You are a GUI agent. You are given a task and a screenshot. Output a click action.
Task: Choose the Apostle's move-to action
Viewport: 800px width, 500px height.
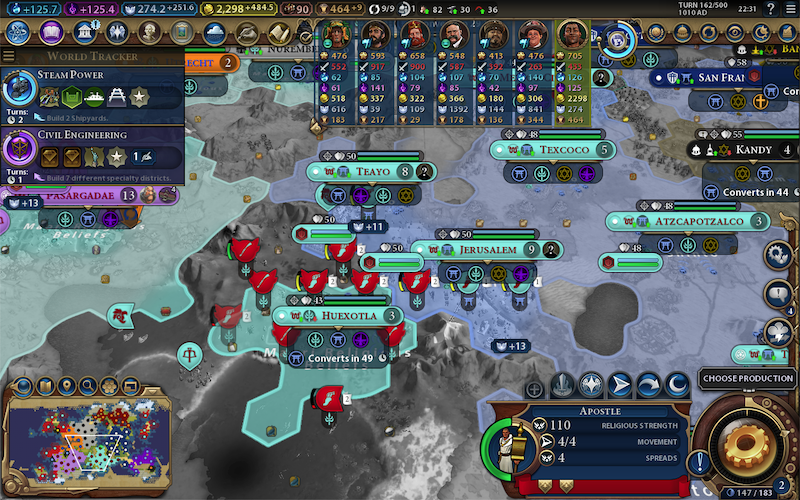621,384
